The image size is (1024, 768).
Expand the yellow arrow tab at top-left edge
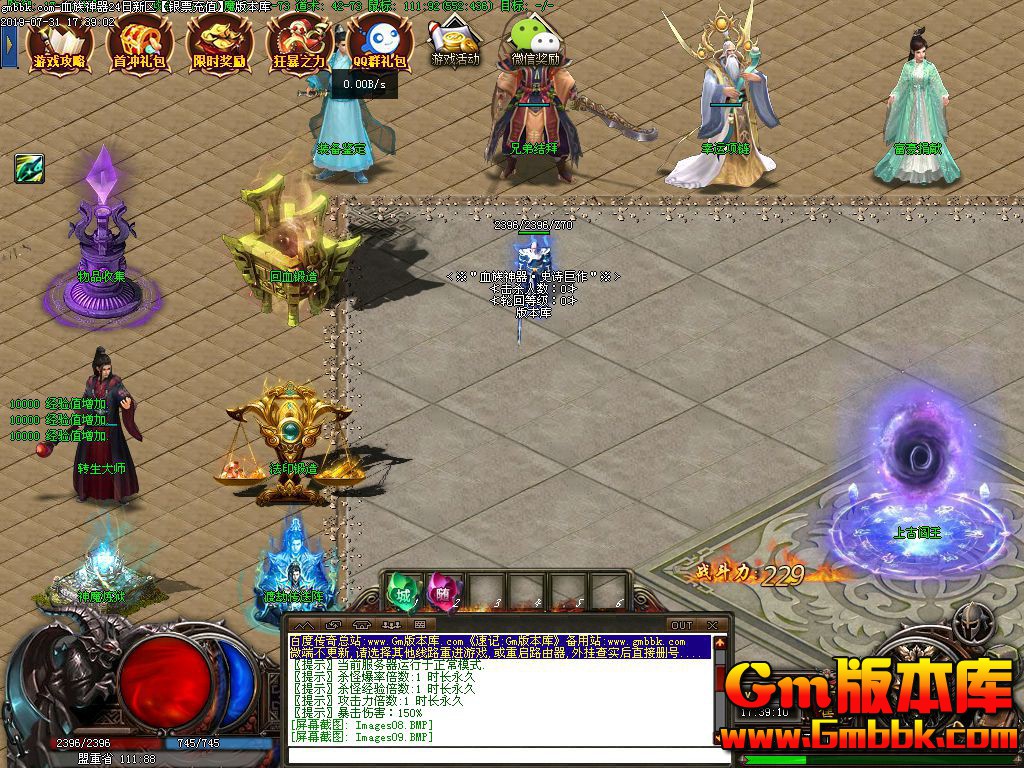coord(9,43)
